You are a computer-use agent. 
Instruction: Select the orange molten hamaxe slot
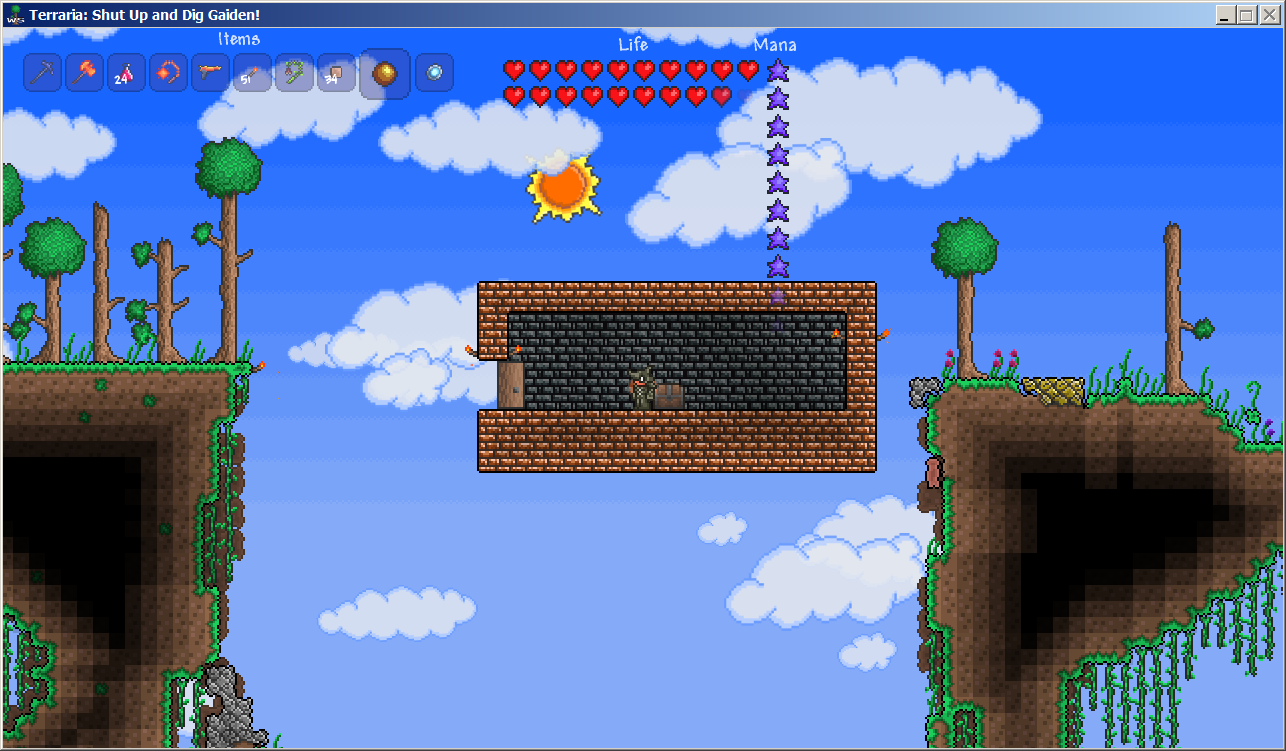coord(85,73)
